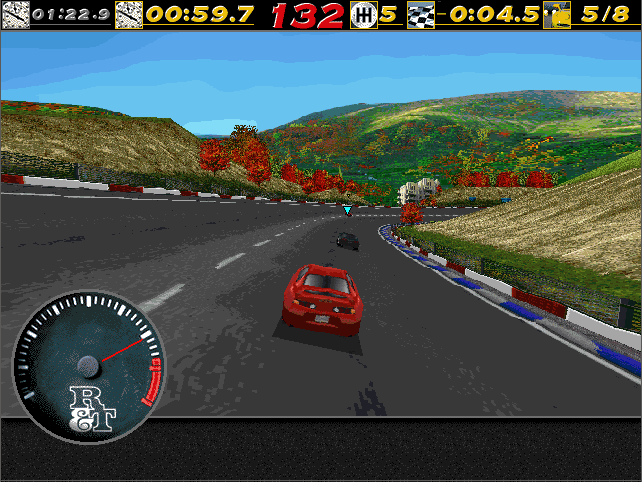Click the gear shifter icon
Image resolution: width=642 pixels, height=482 pixels.
tap(363, 15)
